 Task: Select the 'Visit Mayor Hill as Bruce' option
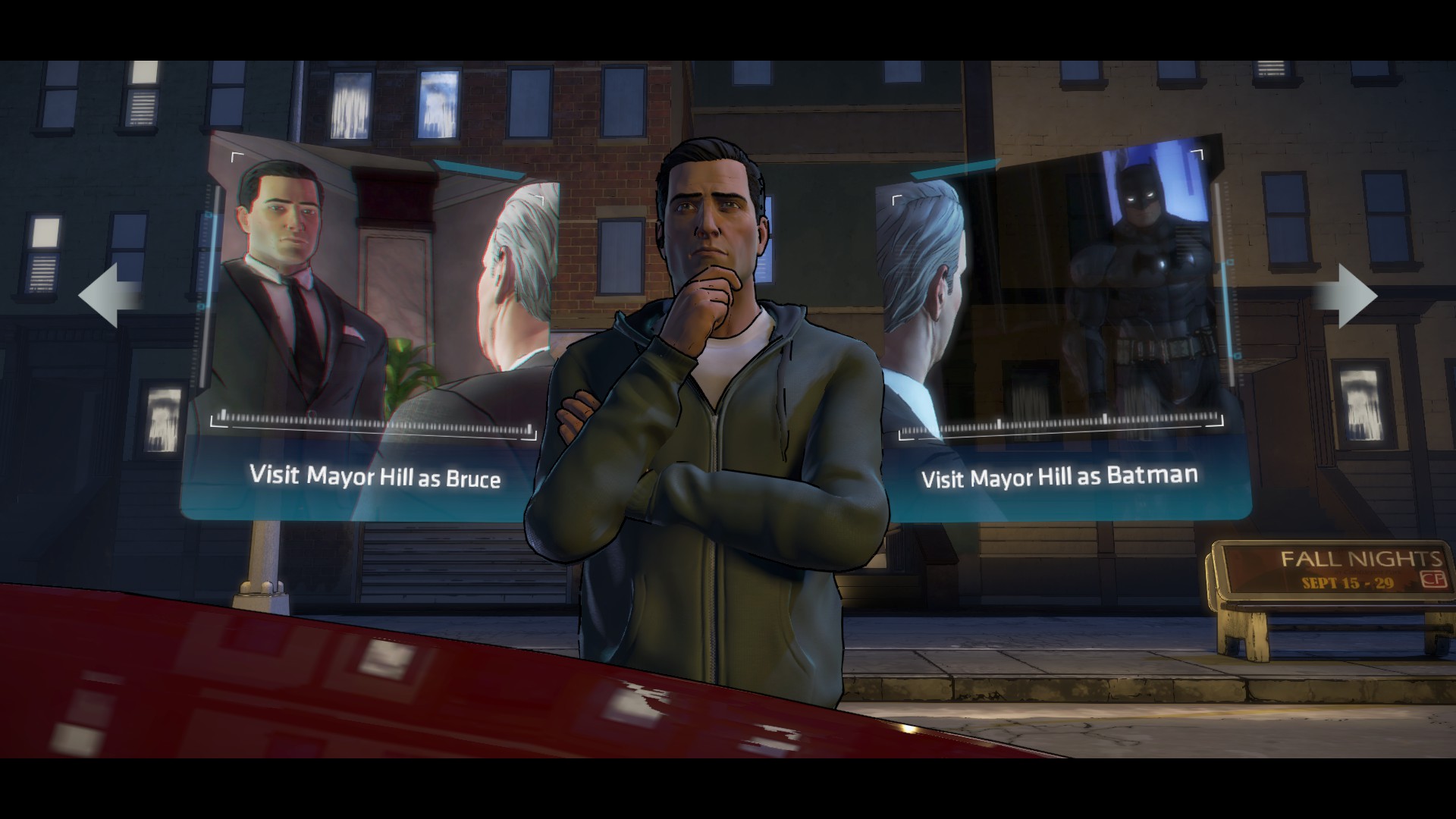click(375, 476)
